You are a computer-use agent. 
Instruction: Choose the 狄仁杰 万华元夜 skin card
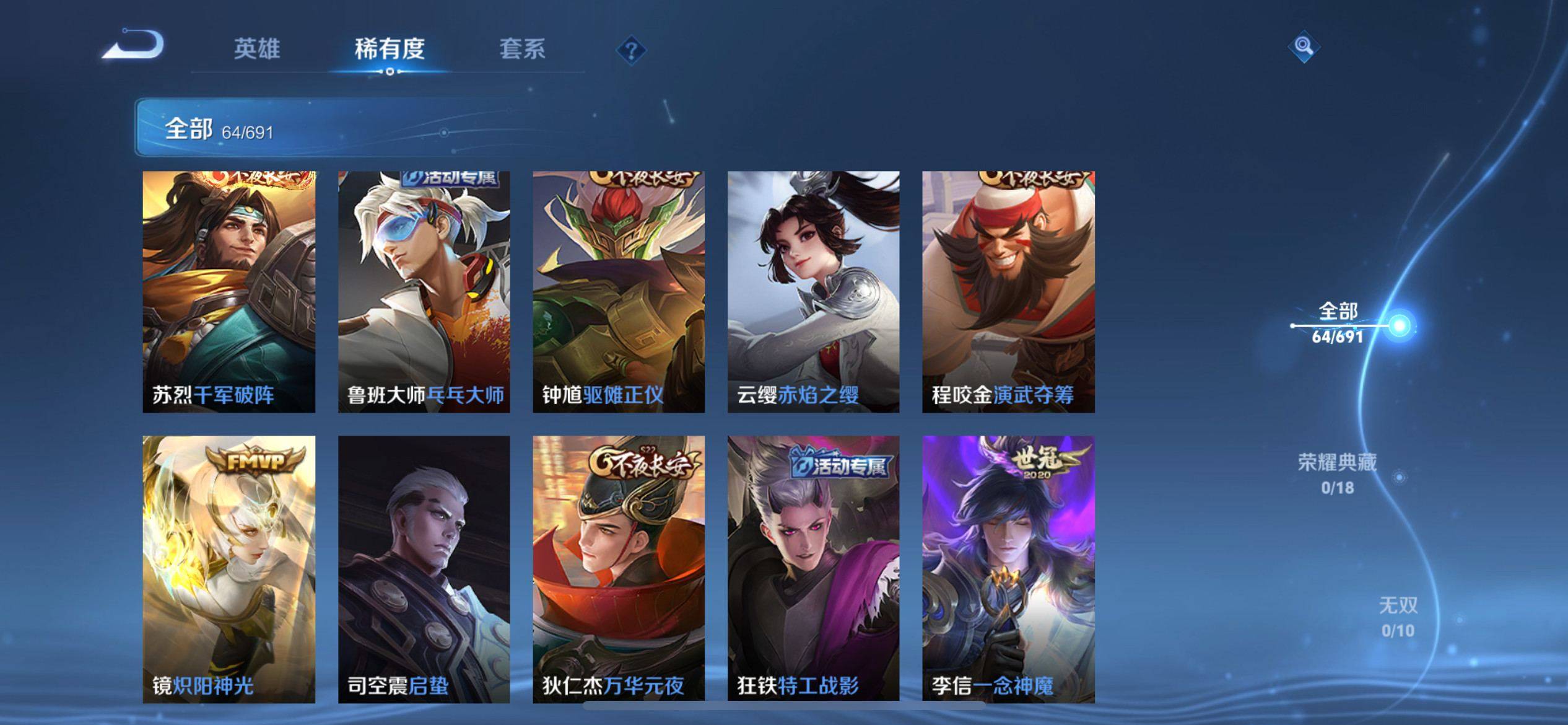pos(619,569)
